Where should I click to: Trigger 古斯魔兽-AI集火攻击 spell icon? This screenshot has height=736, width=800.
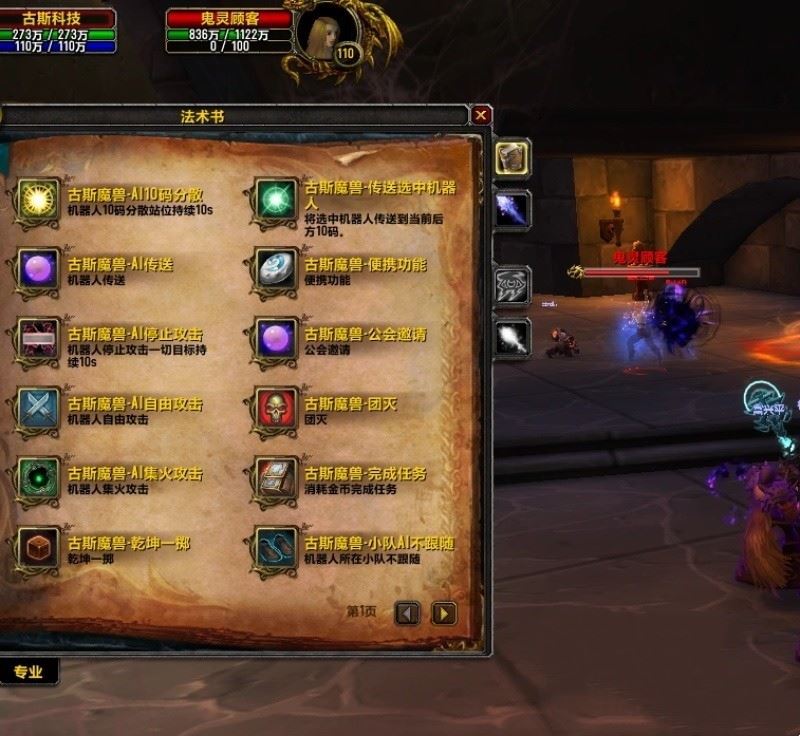(x=38, y=478)
